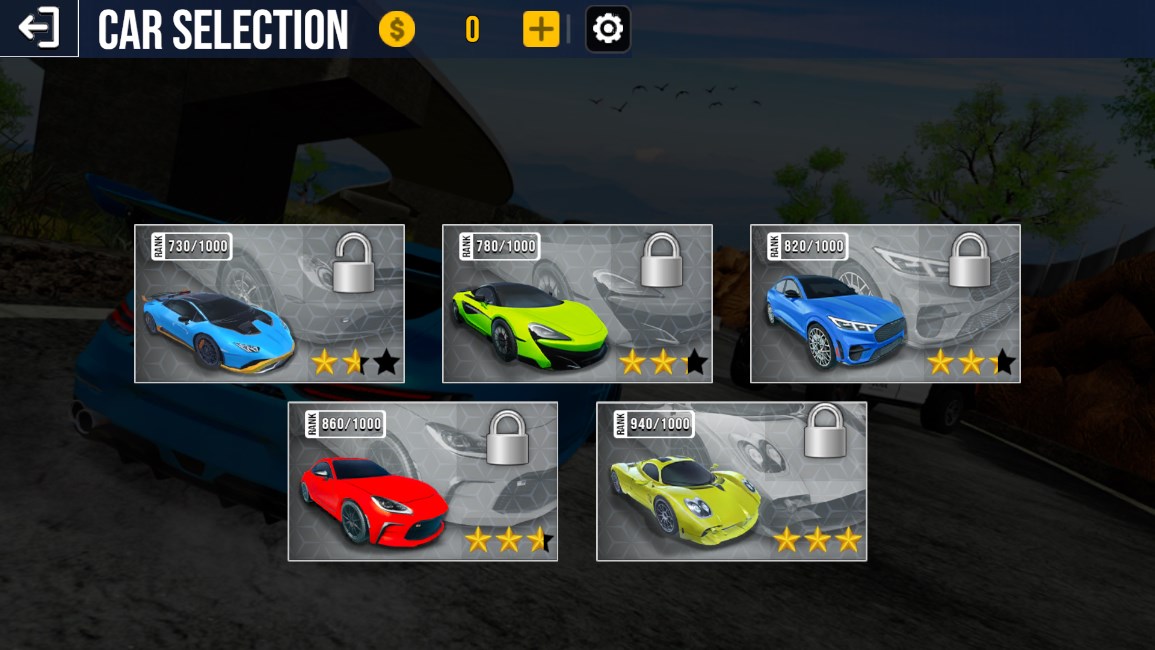Exit the car selection screen
Viewport: 1155px width, 650px height.
click(39, 28)
